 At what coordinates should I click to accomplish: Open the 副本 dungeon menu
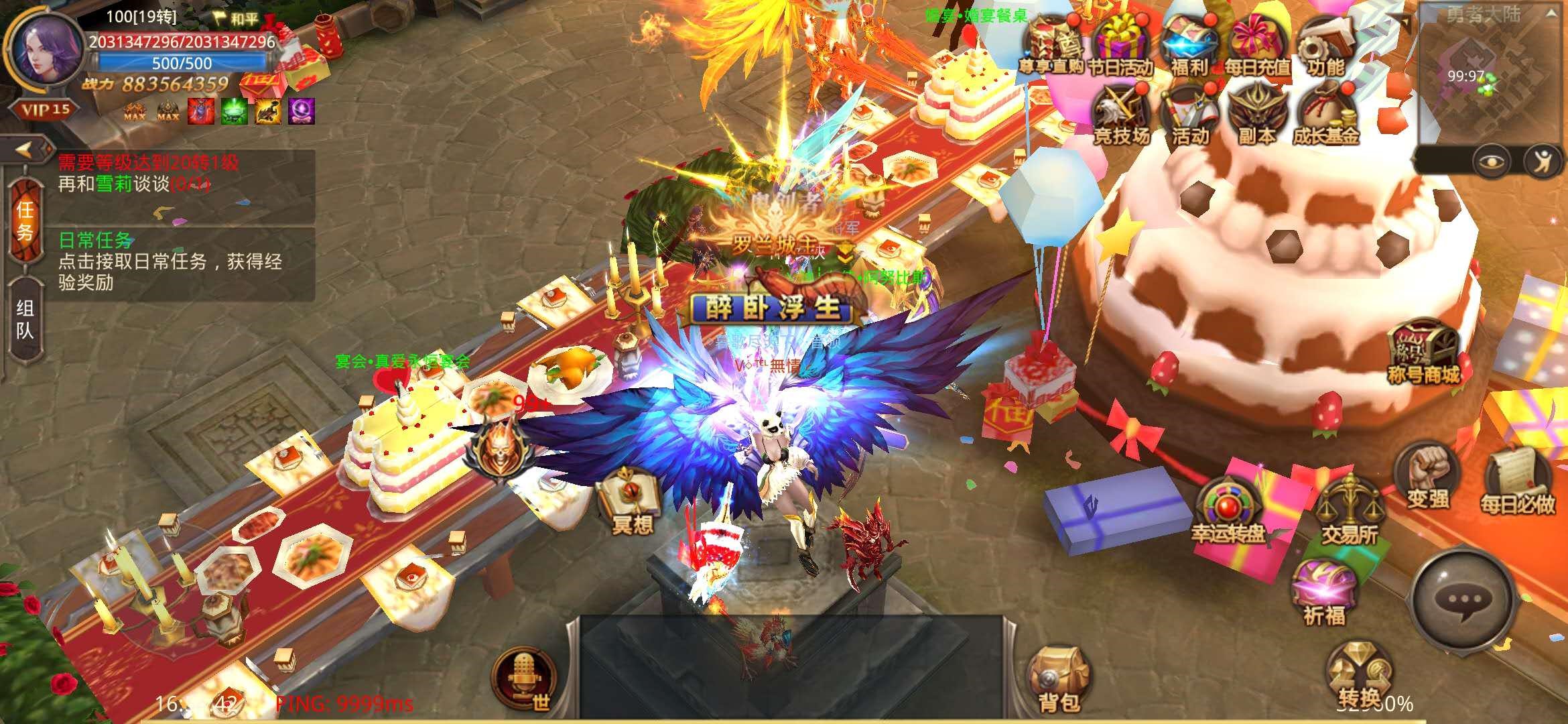(1257, 114)
